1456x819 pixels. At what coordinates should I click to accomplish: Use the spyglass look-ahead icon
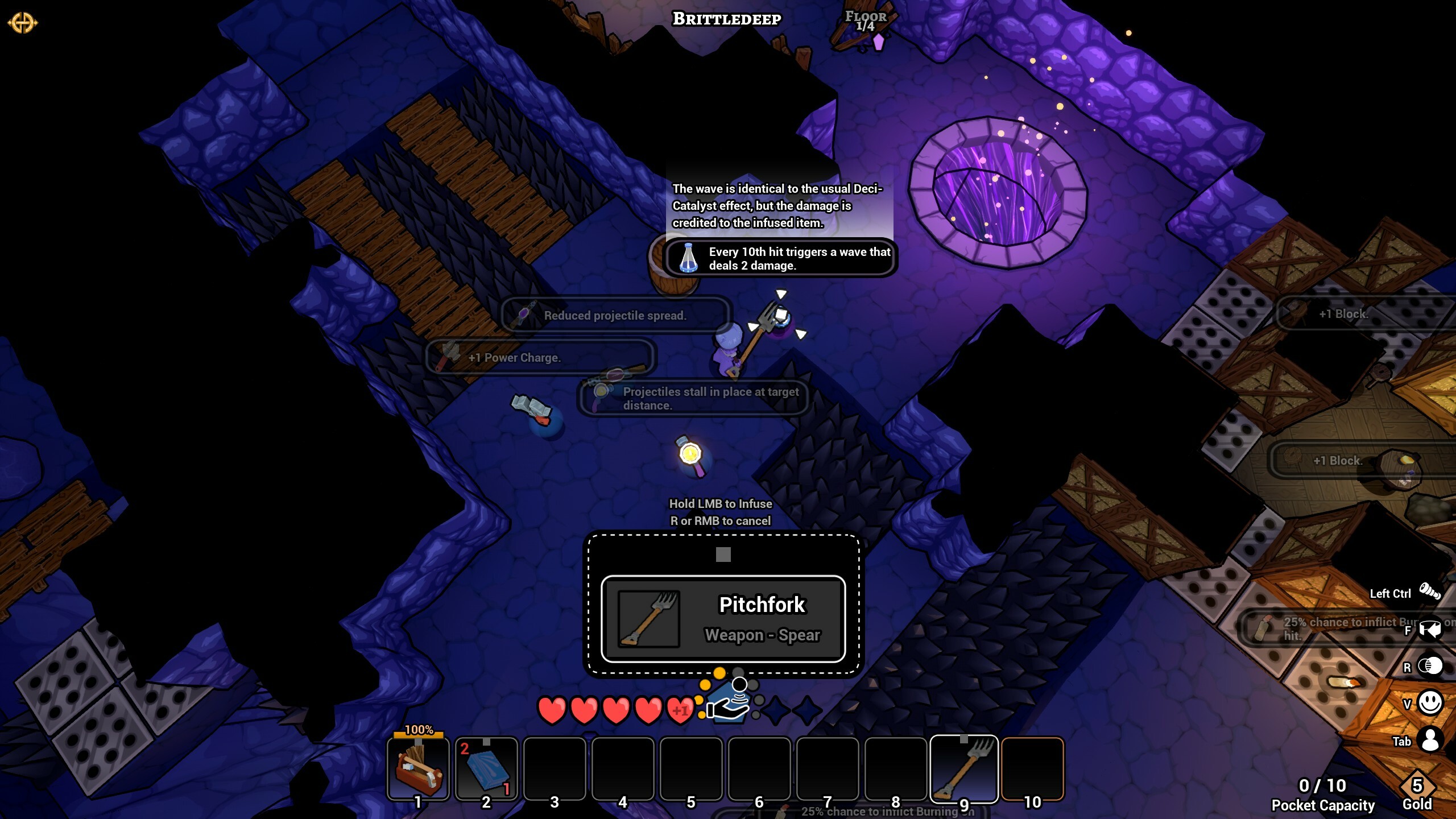tap(1430, 591)
